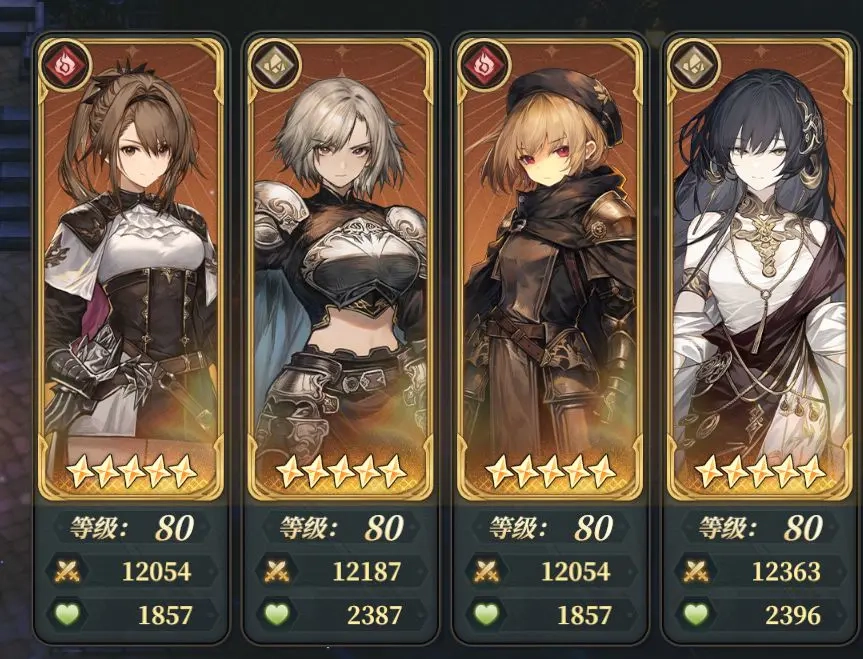Viewport: 863px width, 659px height.
Task: Pick the blonde character wearing a black beret
Action: (x=548, y=270)
